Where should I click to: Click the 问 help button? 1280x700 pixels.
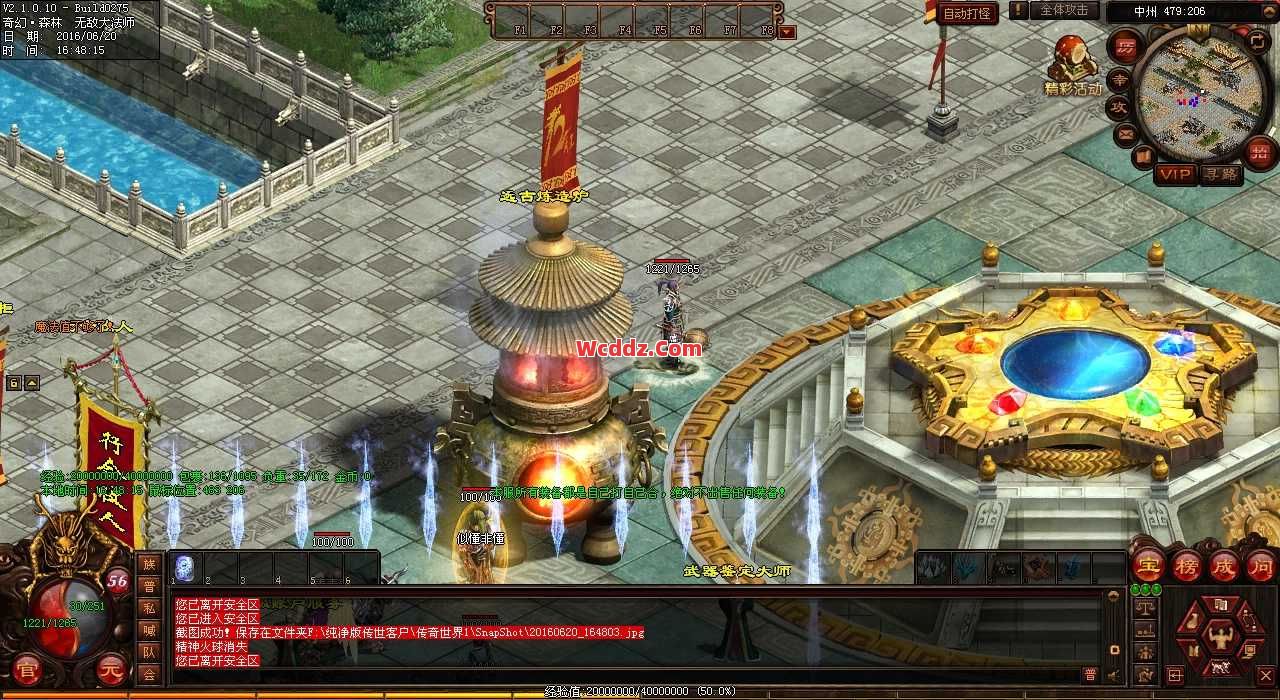pos(1260,566)
